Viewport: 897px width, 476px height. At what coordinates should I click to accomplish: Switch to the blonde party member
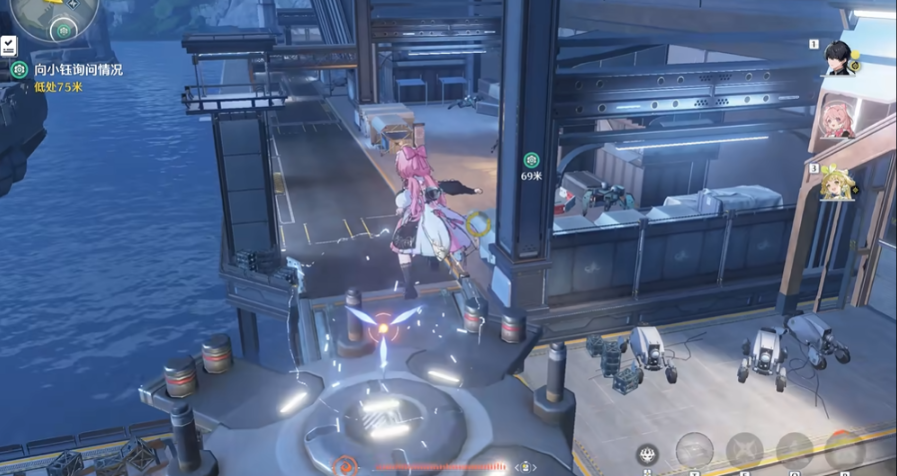(x=836, y=183)
